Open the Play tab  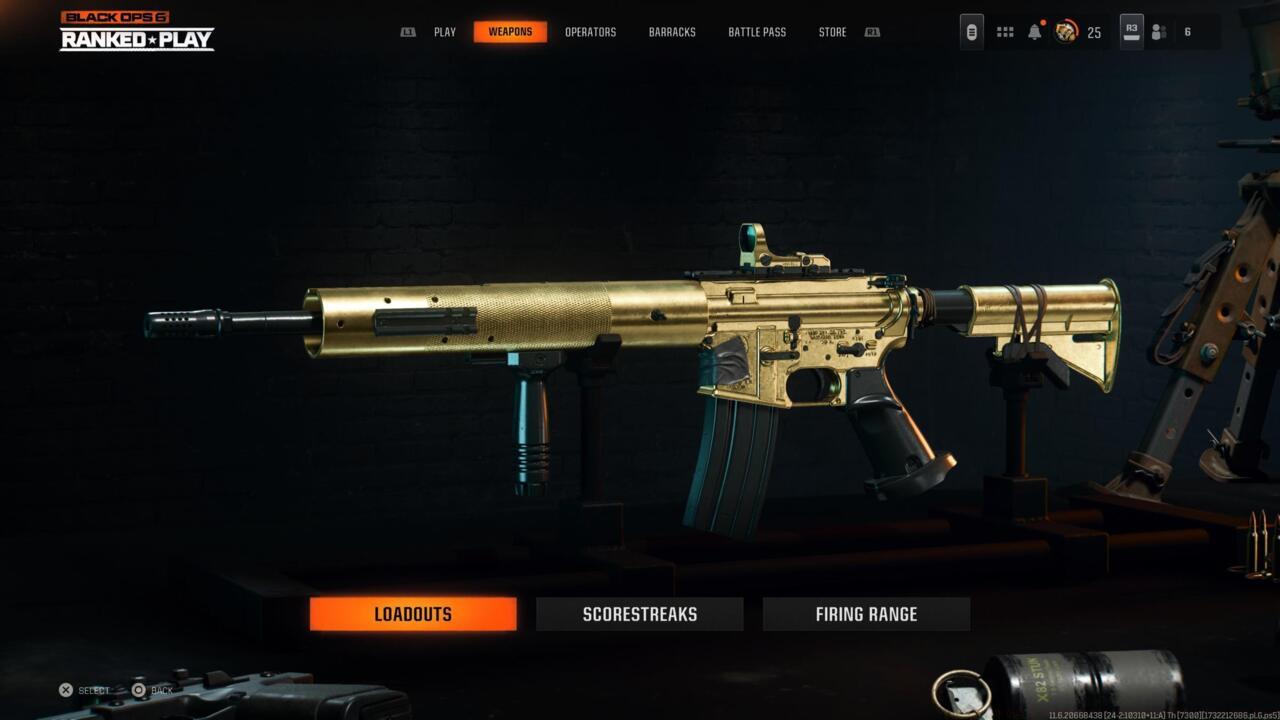(x=445, y=32)
